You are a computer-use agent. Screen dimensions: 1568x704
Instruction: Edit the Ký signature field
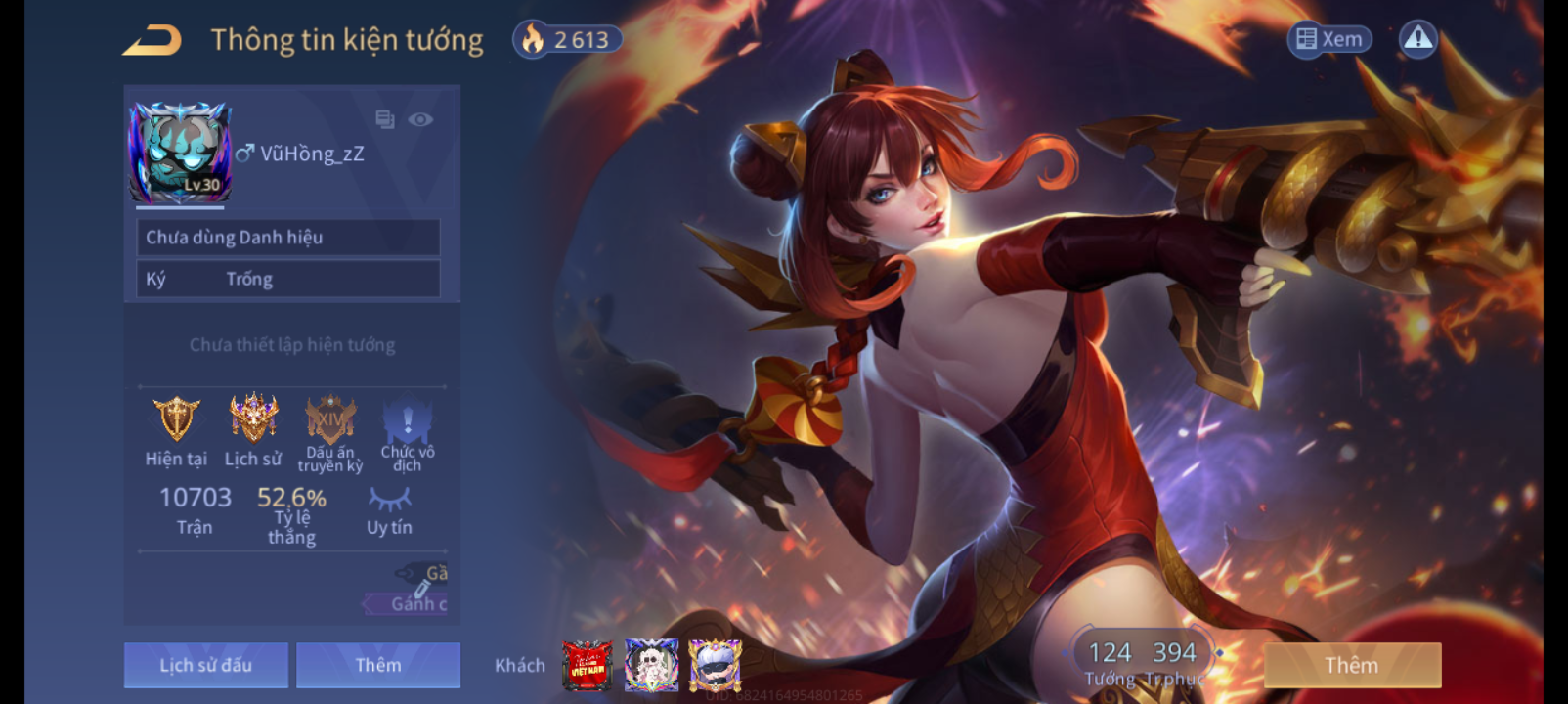coord(287,280)
